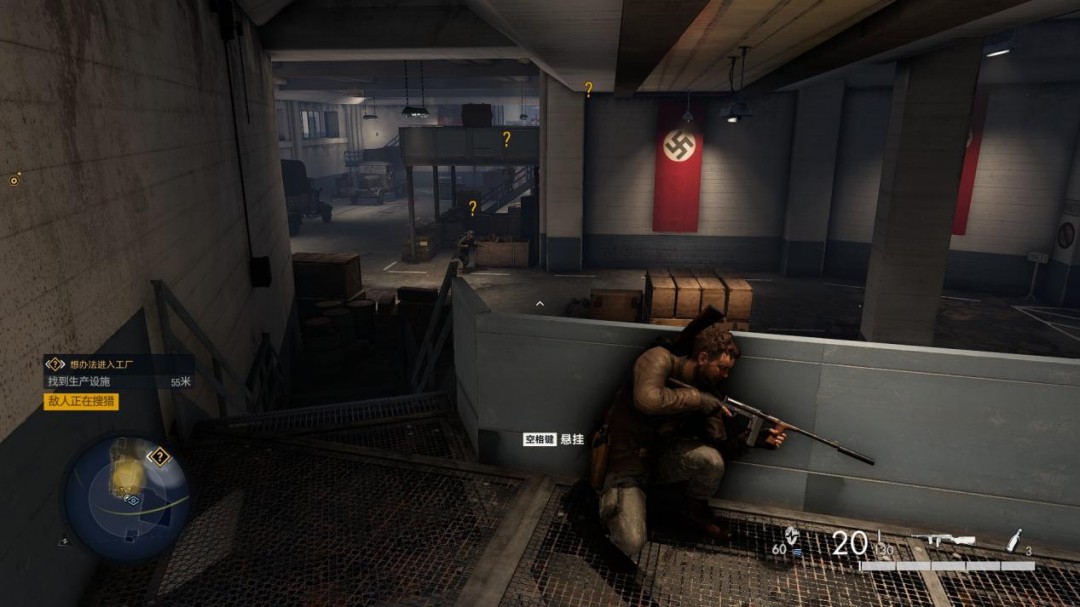Select the 想办法进入工厂 objective header
The height and width of the screenshot is (607, 1080).
click(x=106, y=364)
